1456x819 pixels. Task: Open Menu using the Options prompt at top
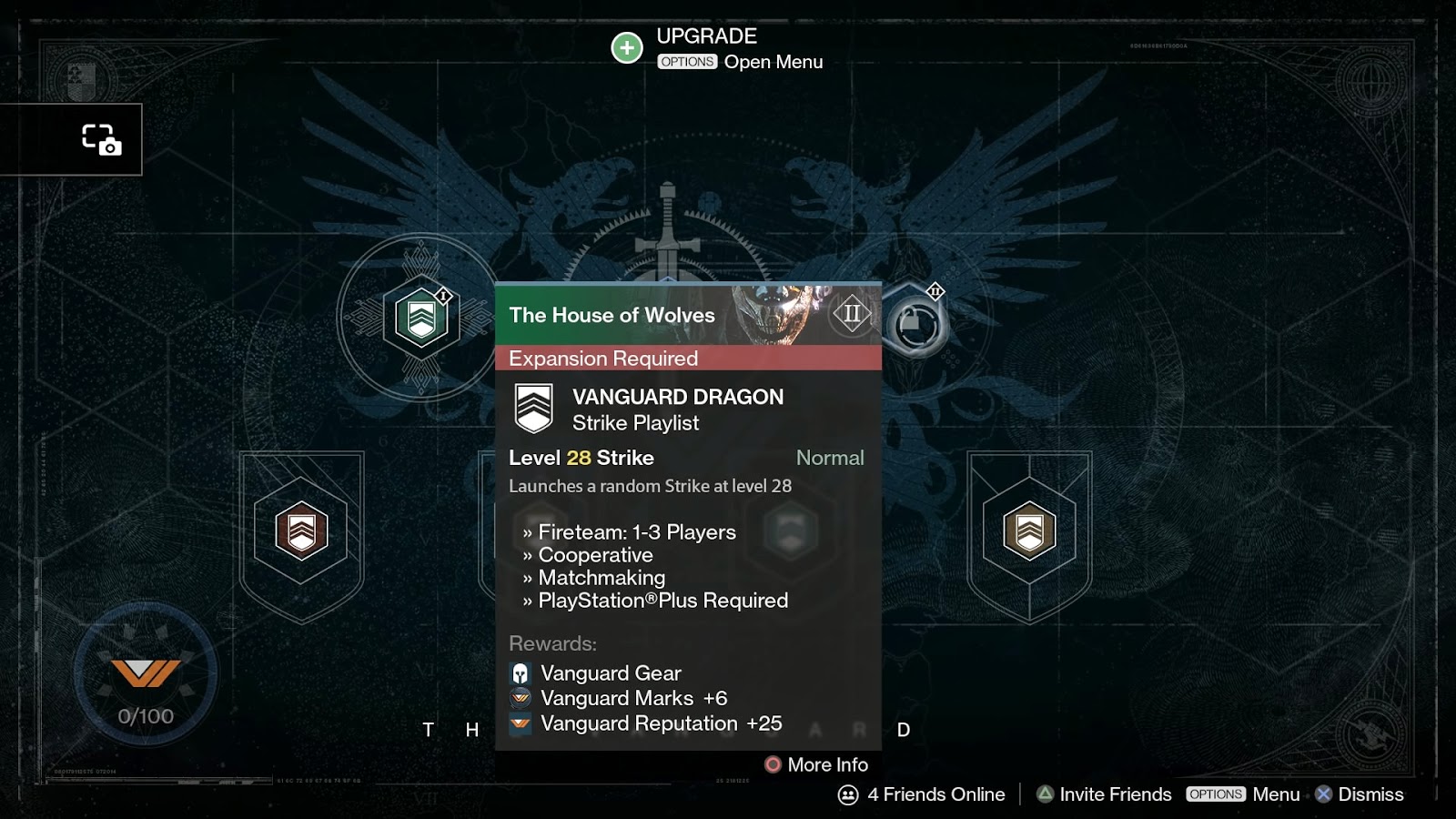click(688, 62)
